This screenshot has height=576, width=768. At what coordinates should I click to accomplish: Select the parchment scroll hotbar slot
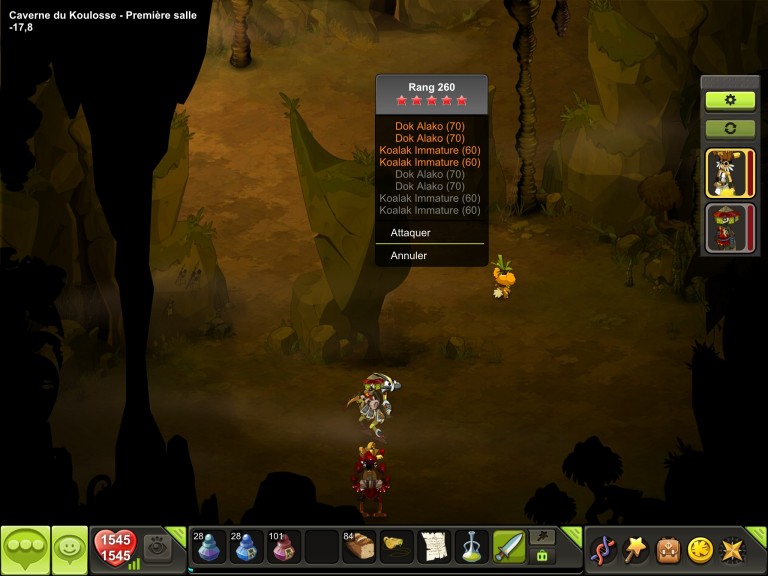pyautogui.click(x=434, y=548)
